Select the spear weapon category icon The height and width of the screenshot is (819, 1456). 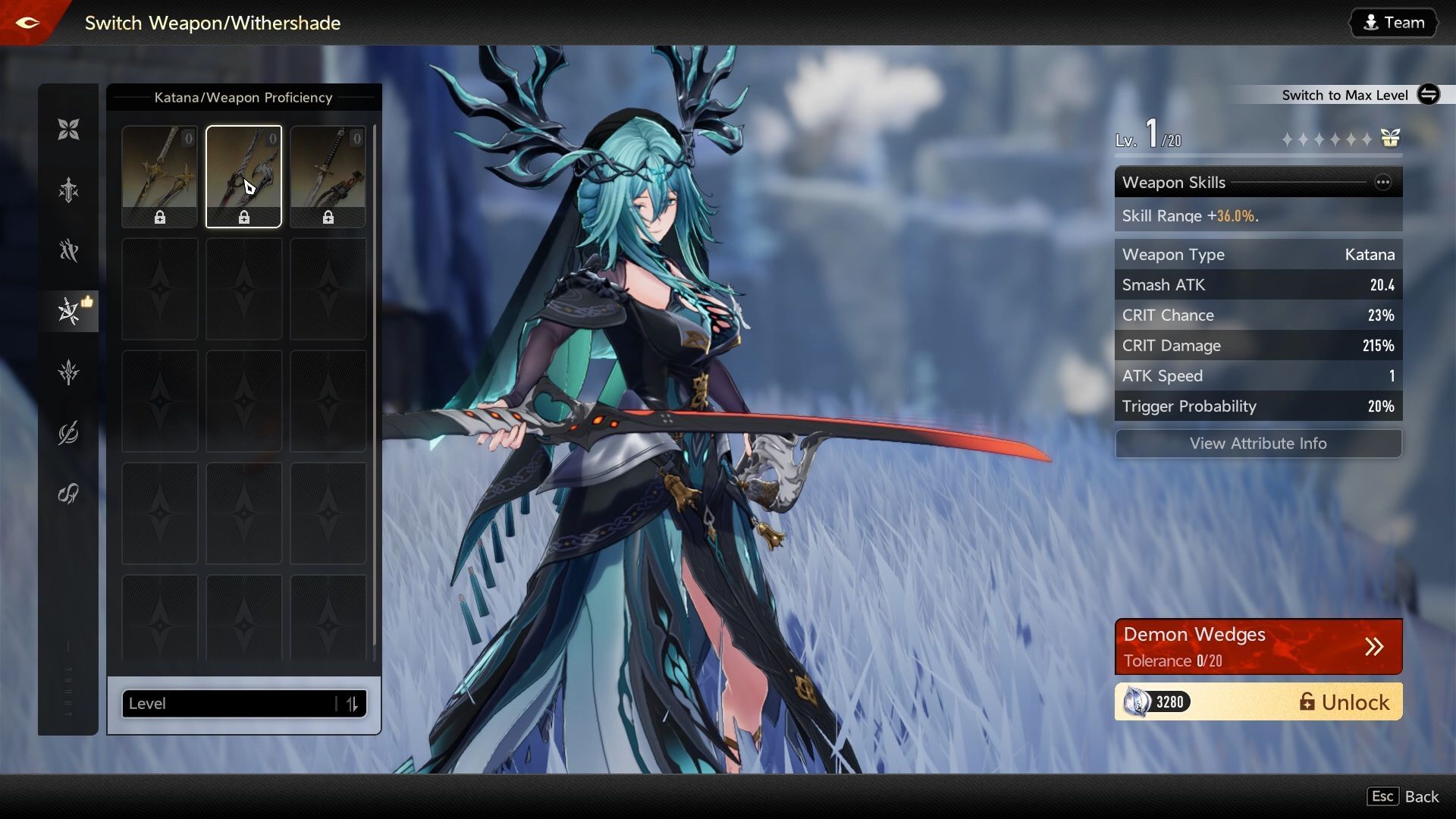pyautogui.click(x=68, y=372)
